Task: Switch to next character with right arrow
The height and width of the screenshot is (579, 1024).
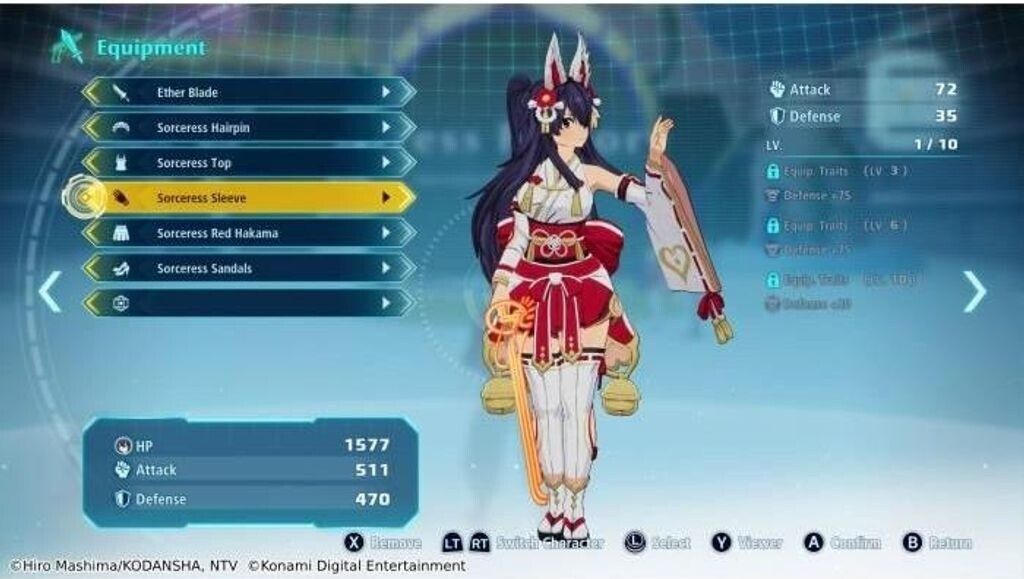Action: click(974, 291)
